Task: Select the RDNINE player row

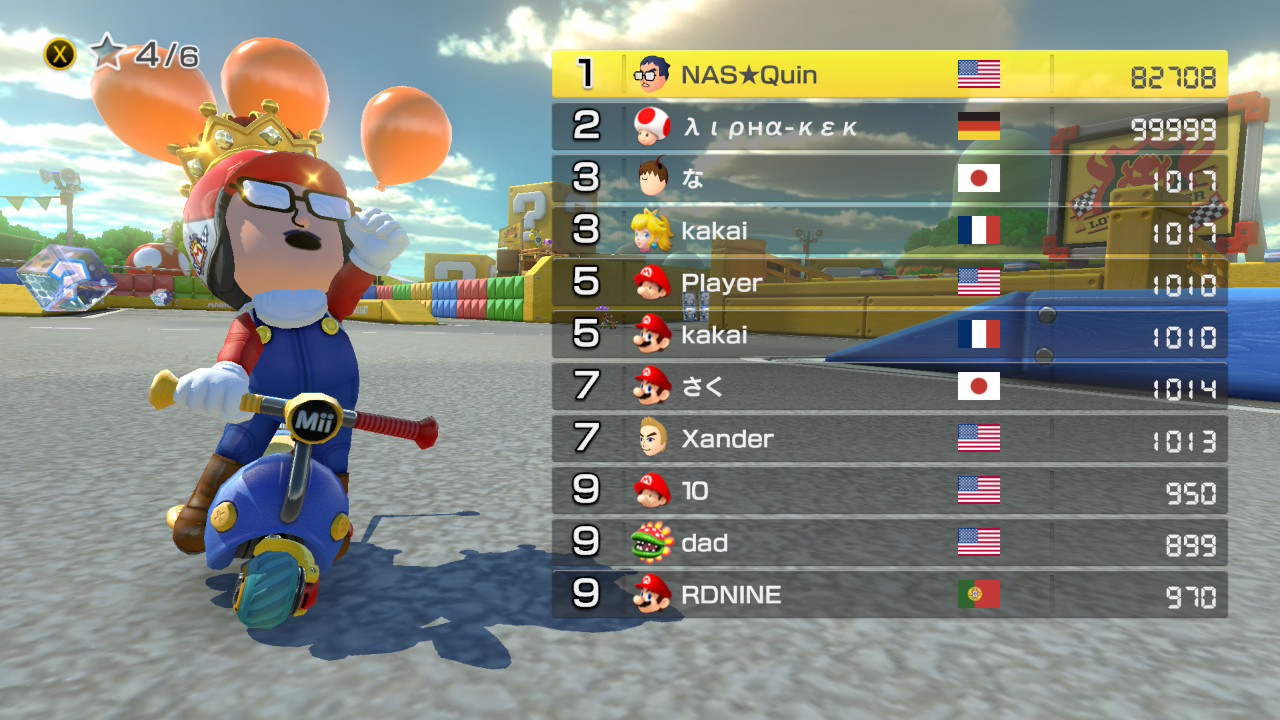Action: 889,595
